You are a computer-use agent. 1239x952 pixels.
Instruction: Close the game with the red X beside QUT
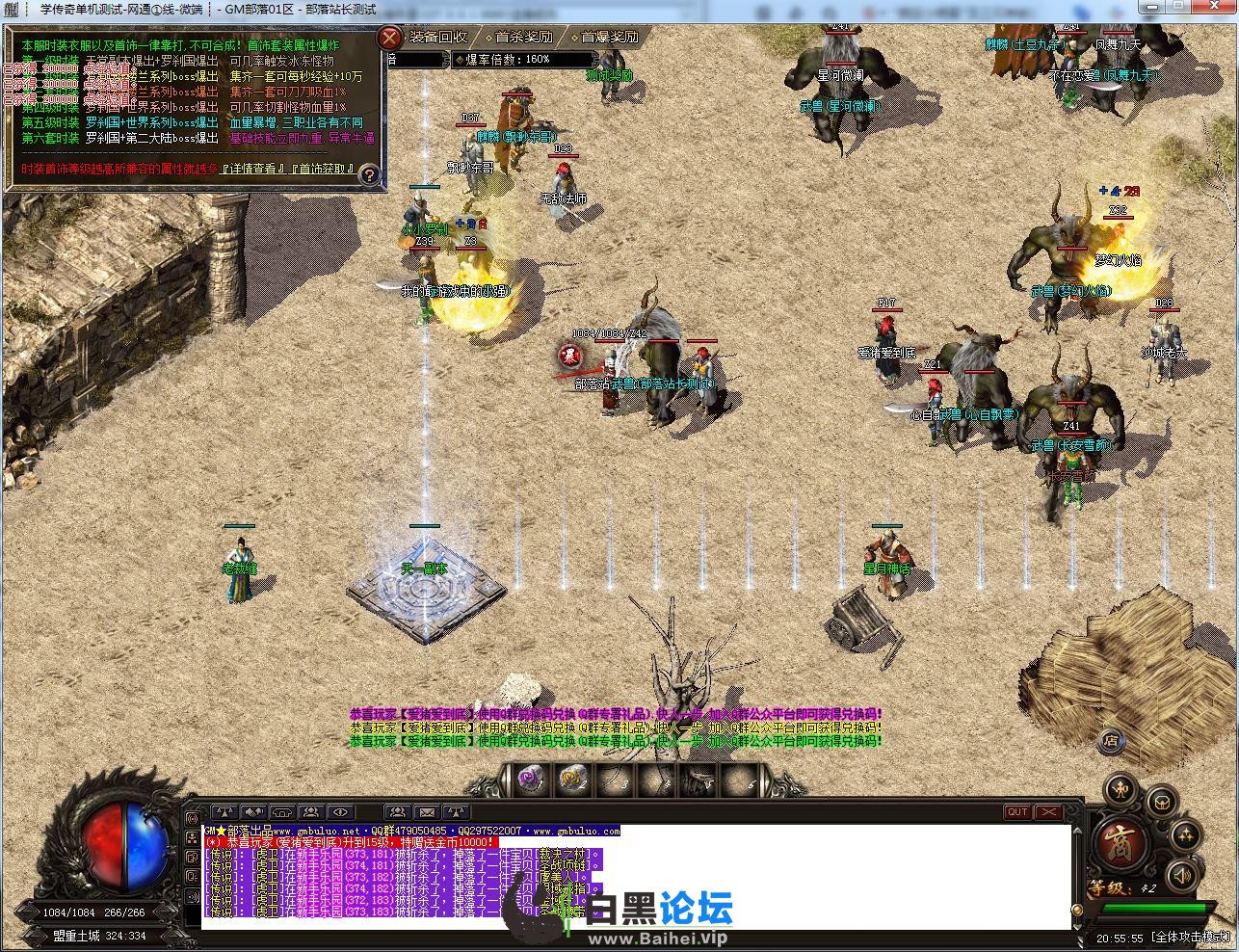[x=1047, y=812]
